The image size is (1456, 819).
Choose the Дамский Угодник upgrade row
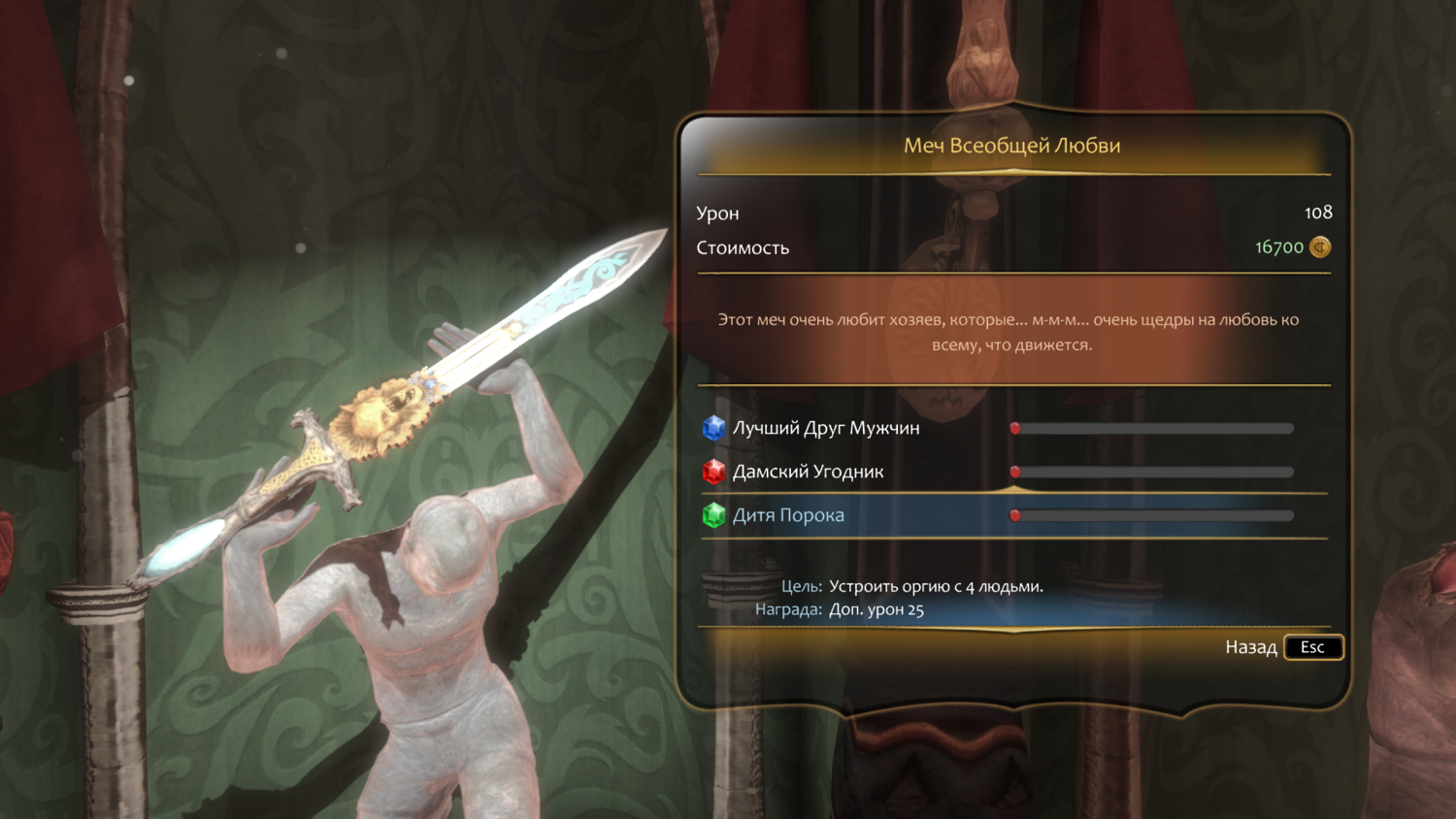pos(808,472)
